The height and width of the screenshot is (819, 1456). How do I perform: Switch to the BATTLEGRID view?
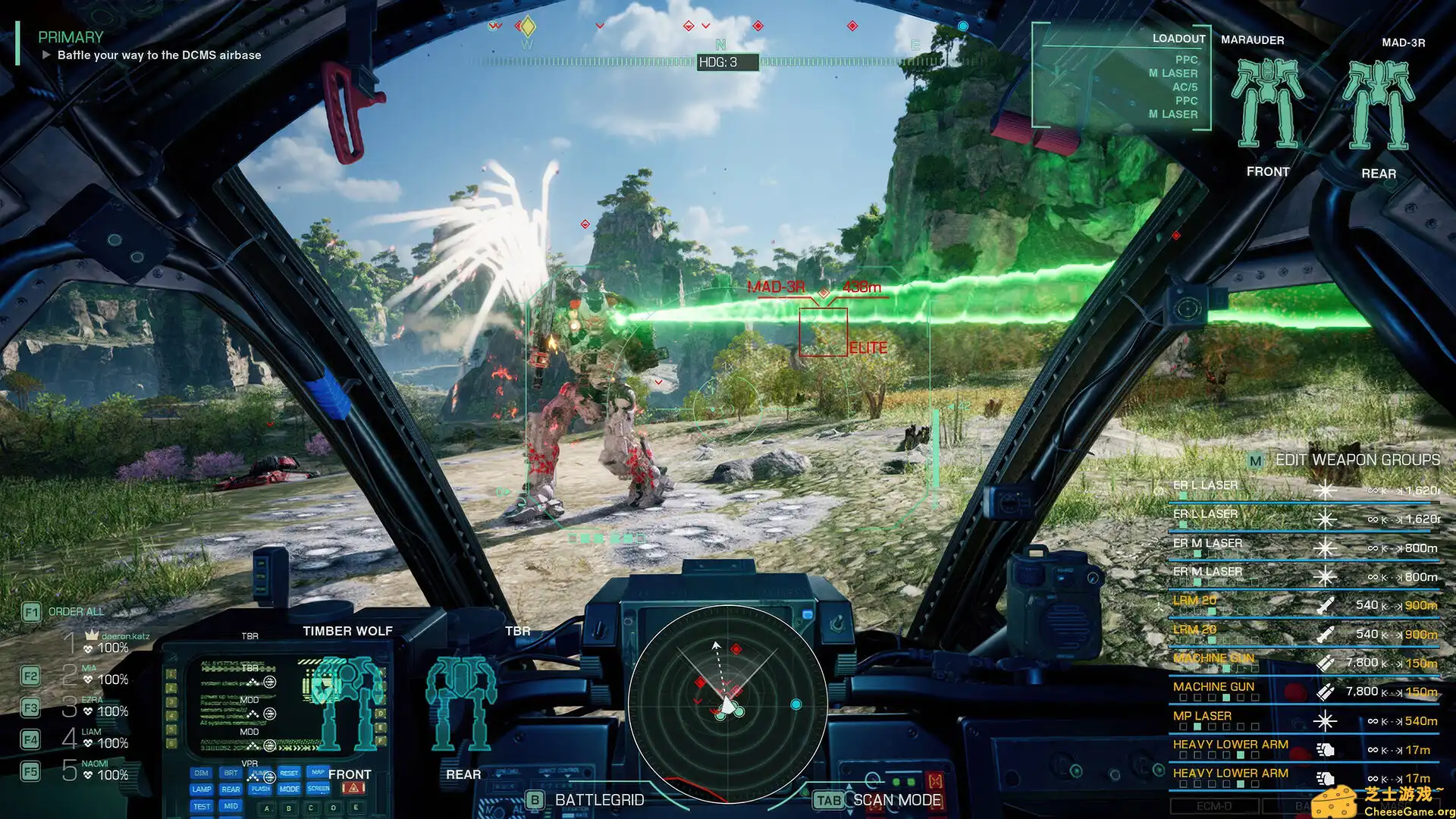tap(535, 799)
